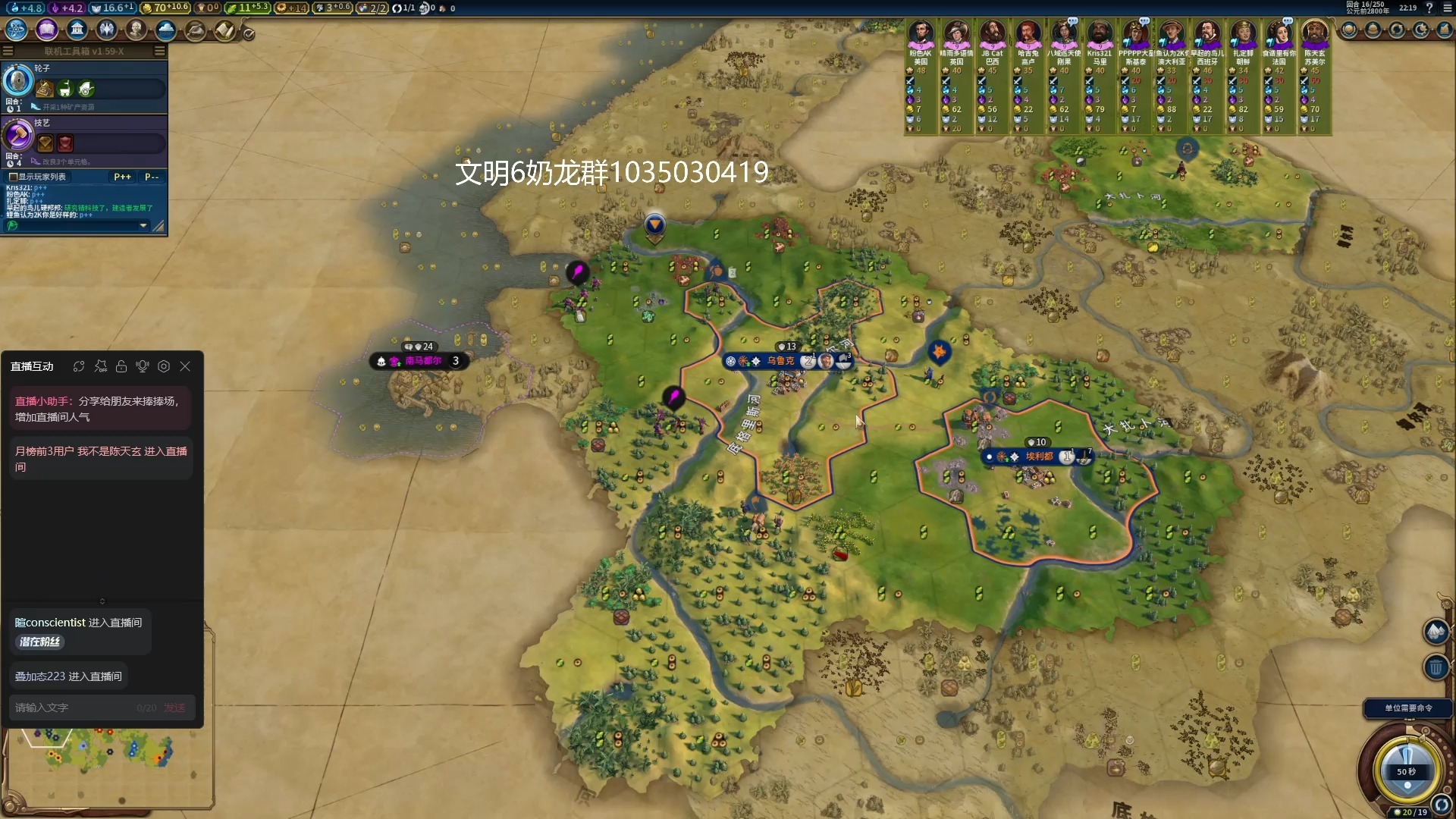1456x819 pixels.
Task: Close the 直播互动 live chat overlay
Action: [x=185, y=366]
